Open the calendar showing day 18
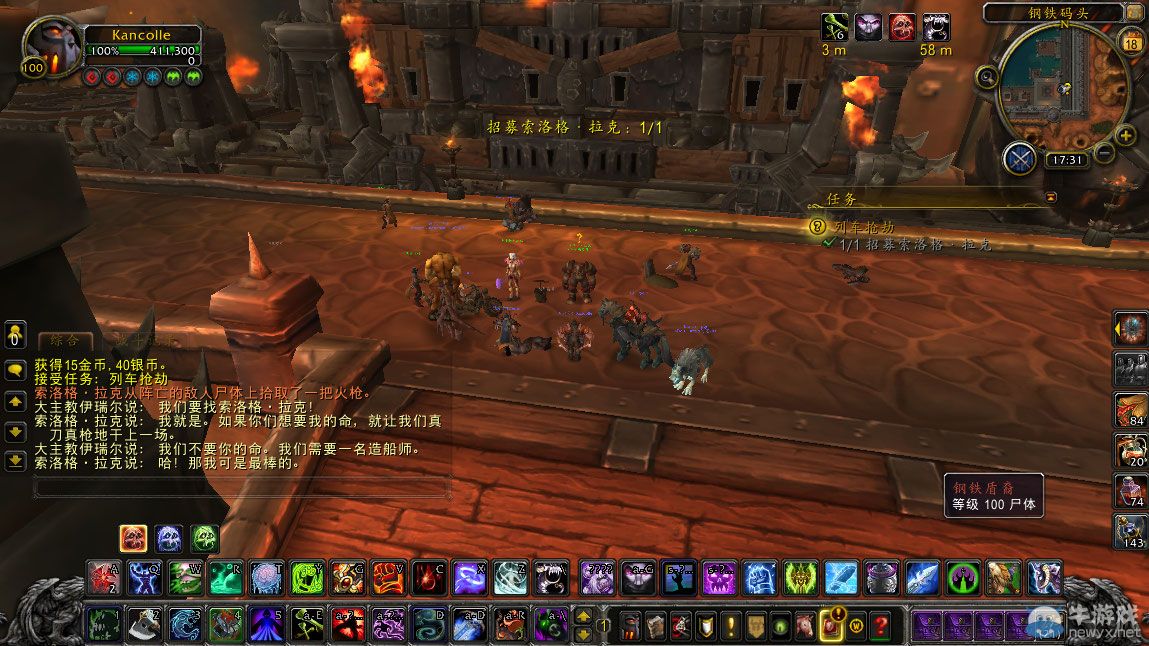The height and width of the screenshot is (646, 1149). pyautogui.click(x=1133, y=42)
